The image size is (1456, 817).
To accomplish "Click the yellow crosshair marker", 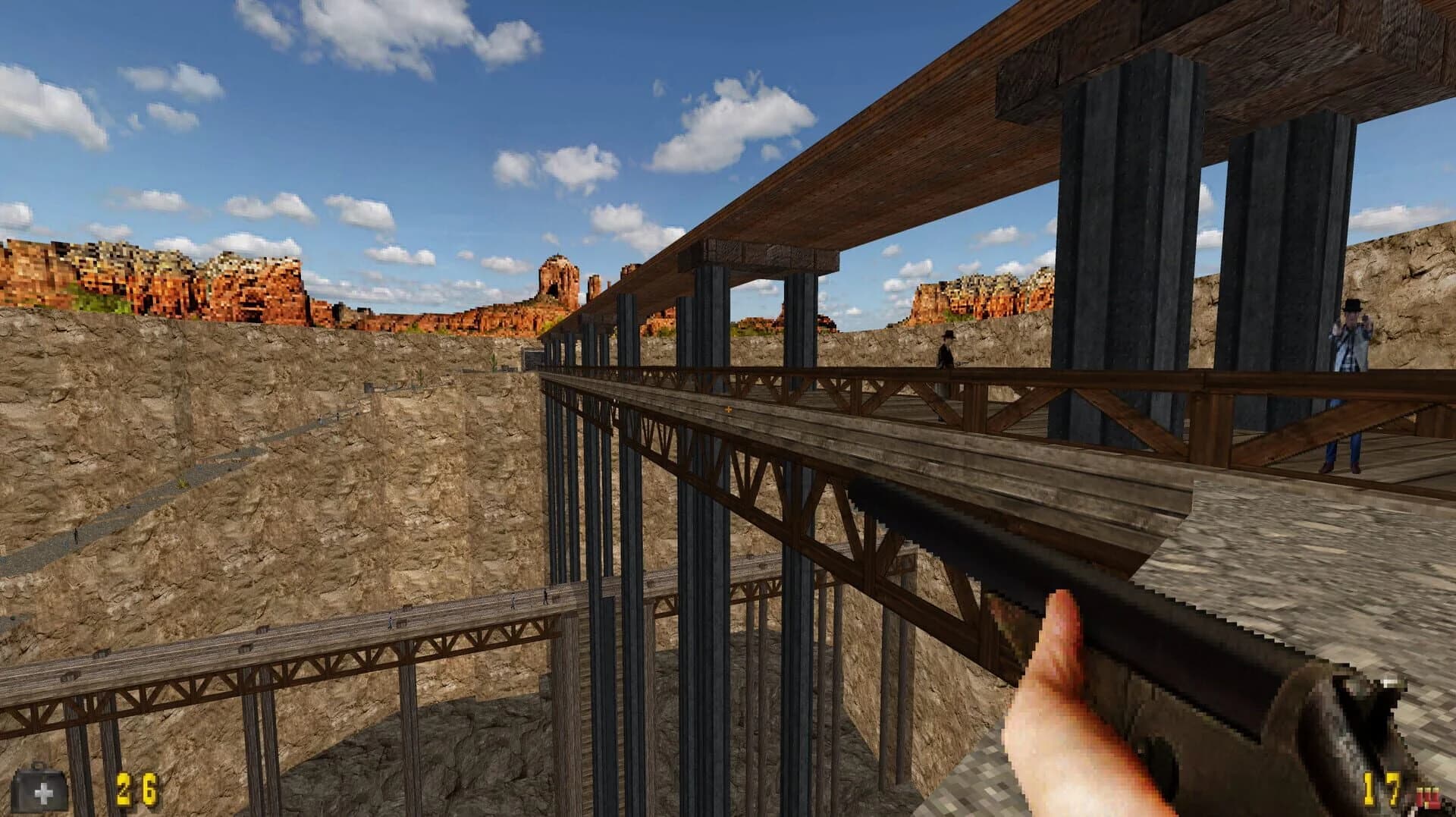I will [728, 410].
